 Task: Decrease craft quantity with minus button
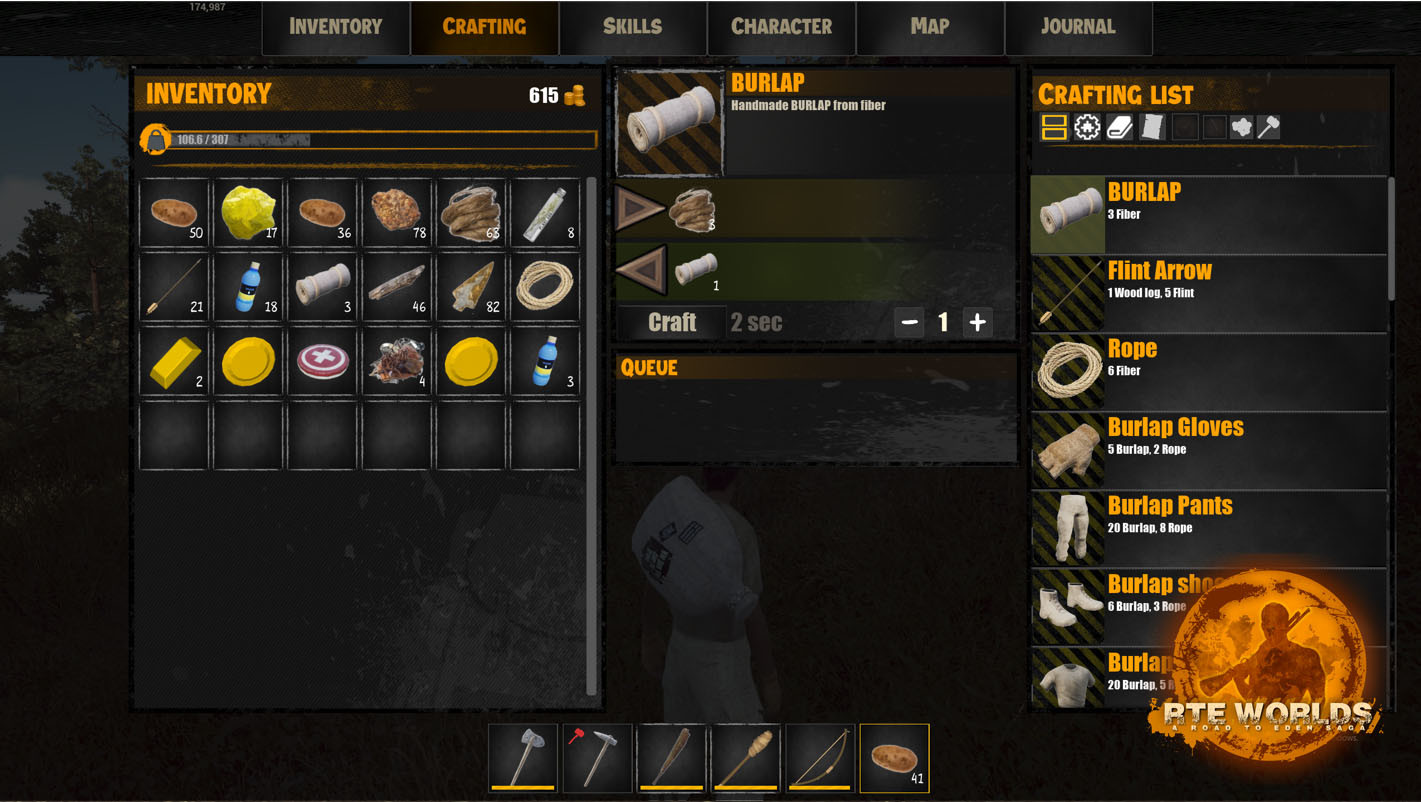point(909,322)
